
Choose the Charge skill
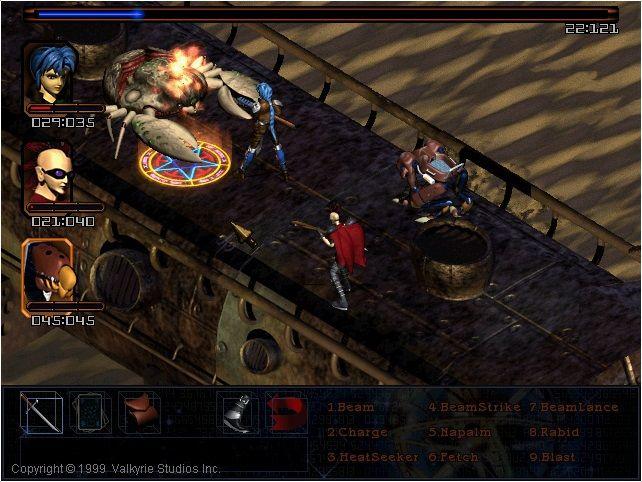(357, 433)
